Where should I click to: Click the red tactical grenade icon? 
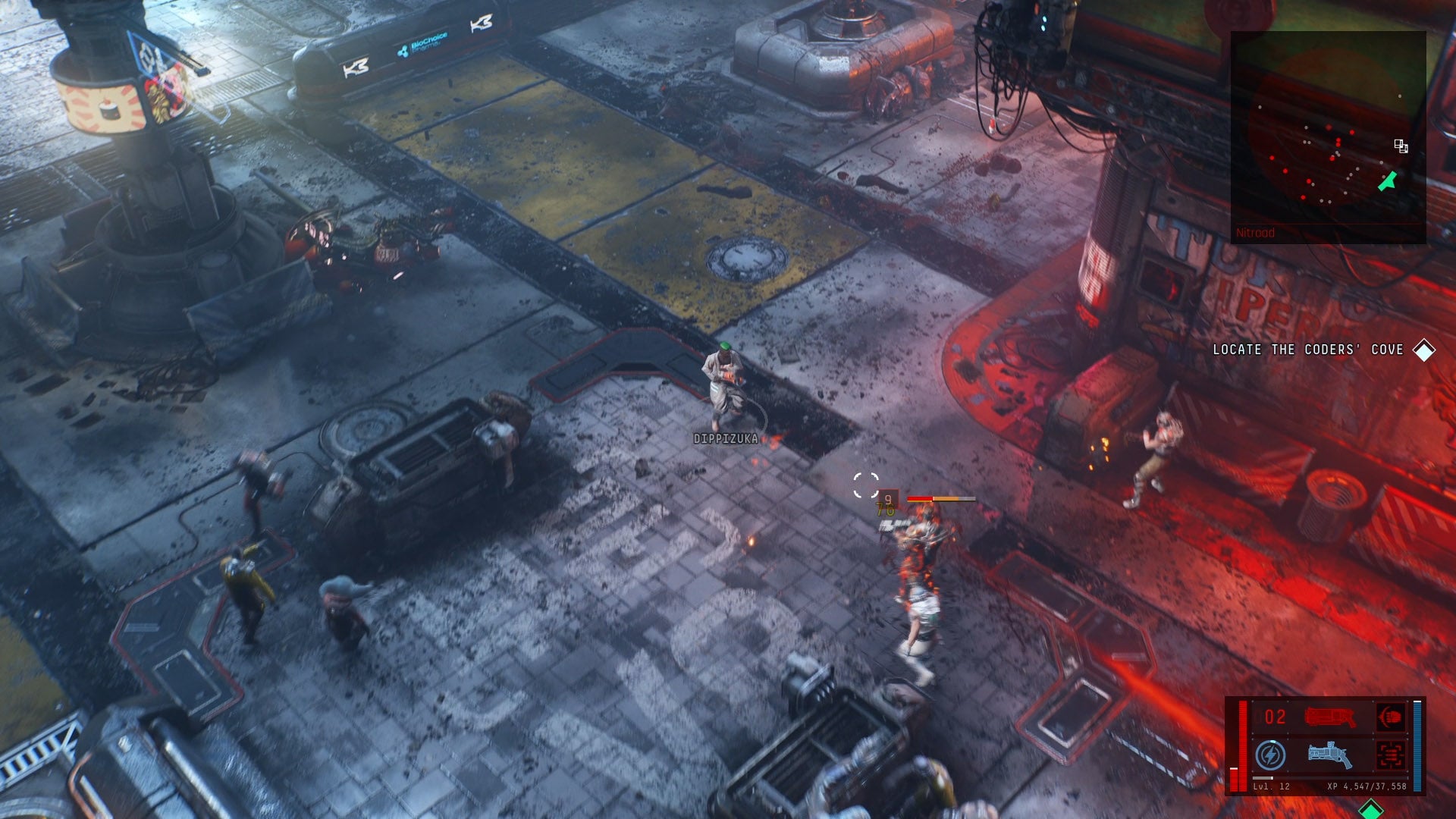(x=1390, y=756)
